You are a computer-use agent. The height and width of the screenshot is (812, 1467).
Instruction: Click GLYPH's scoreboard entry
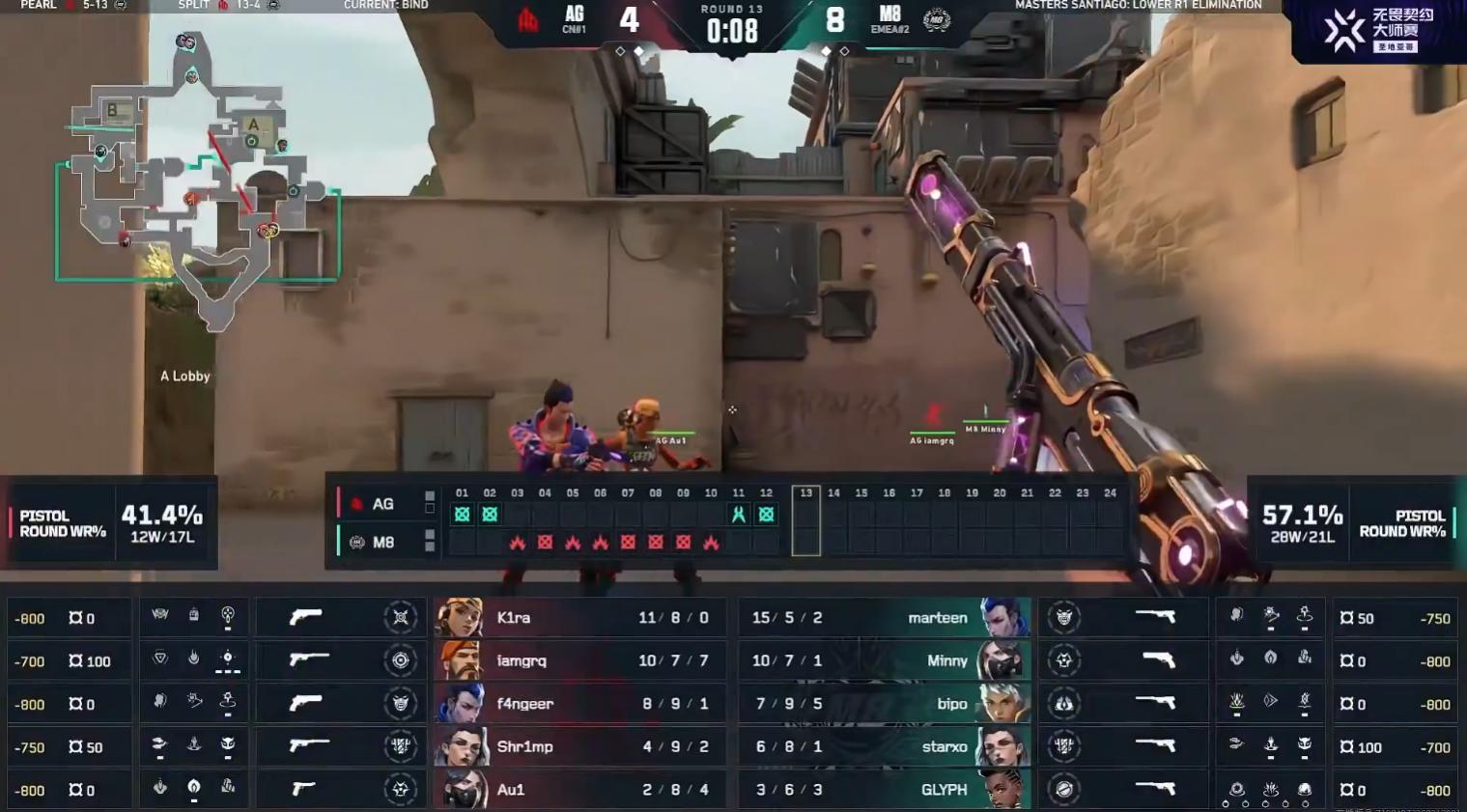pyautogui.click(x=884, y=790)
